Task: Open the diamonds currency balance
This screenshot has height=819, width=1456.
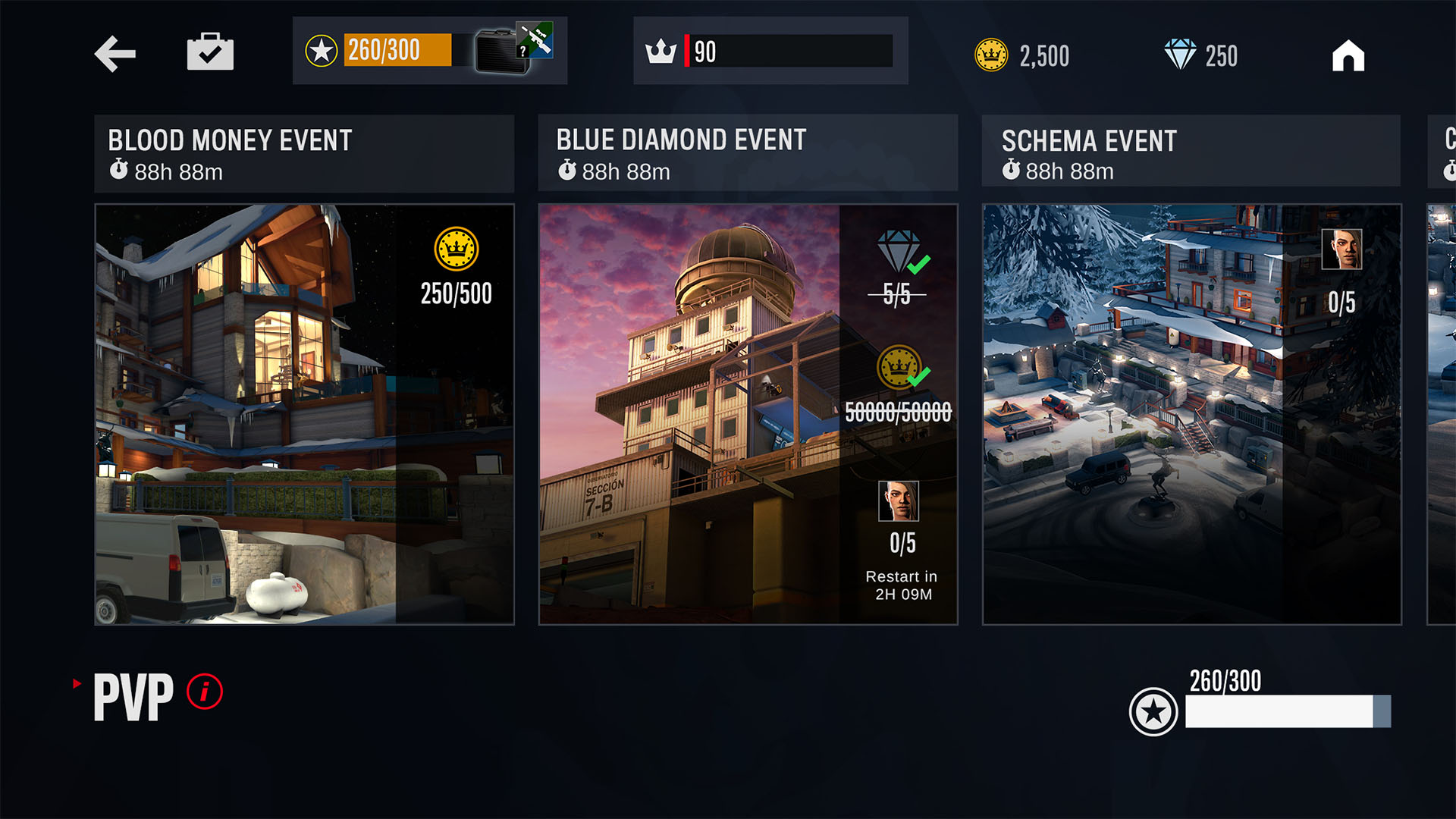Action: coord(1200,55)
